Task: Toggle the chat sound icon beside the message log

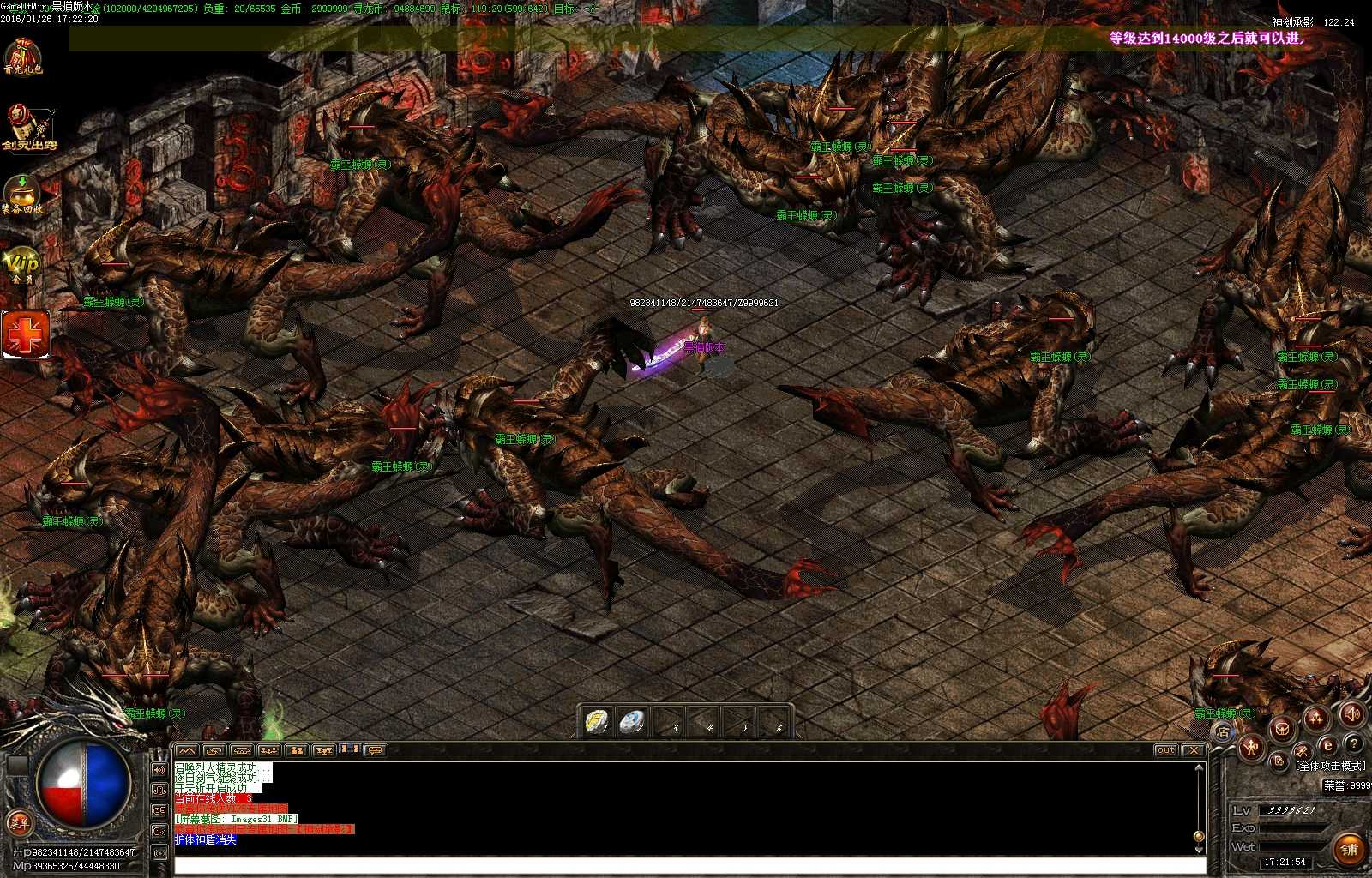Action: point(159,770)
